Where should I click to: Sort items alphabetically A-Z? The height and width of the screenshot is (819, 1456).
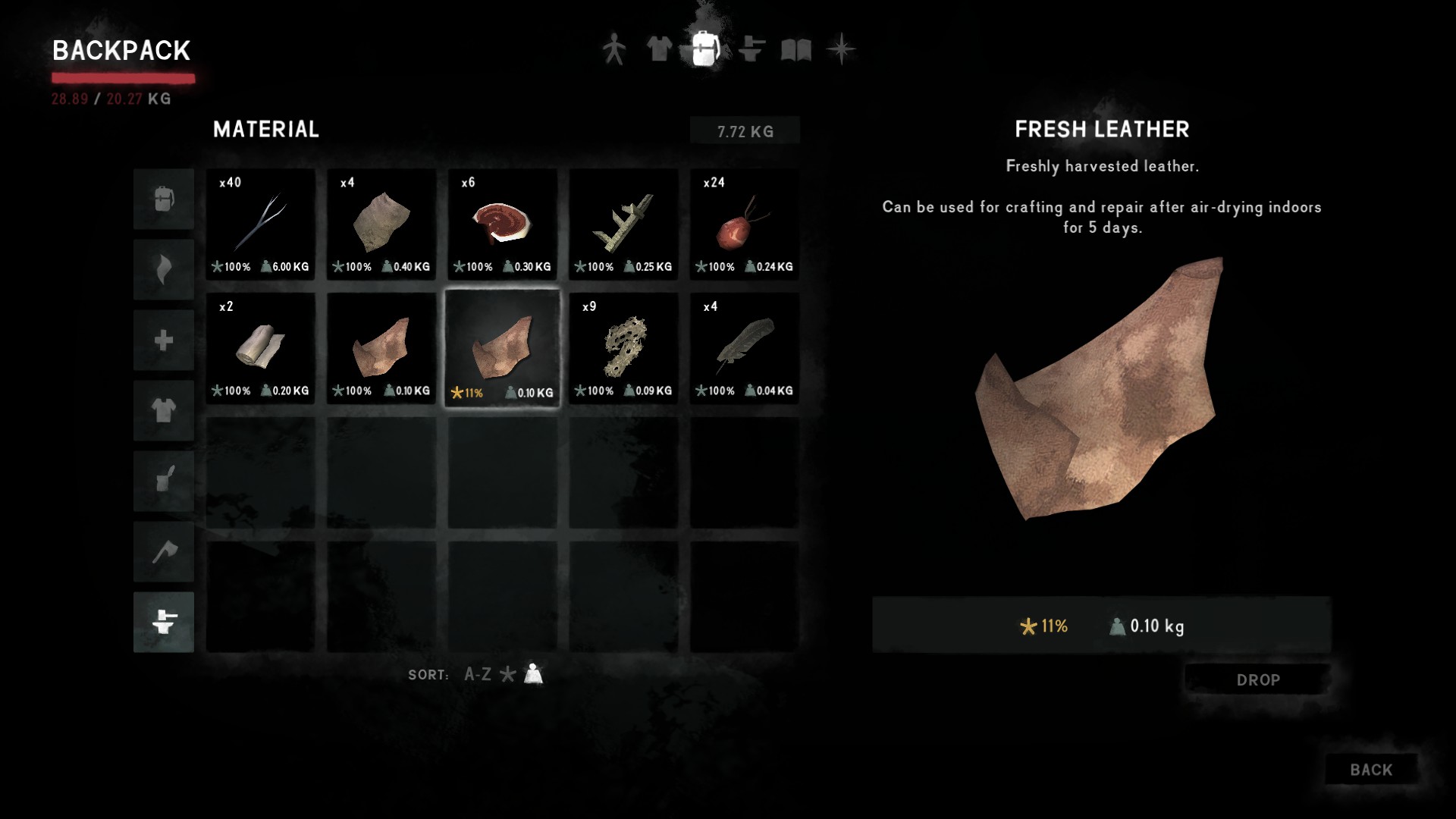pyautogui.click(x=477, y=674)
